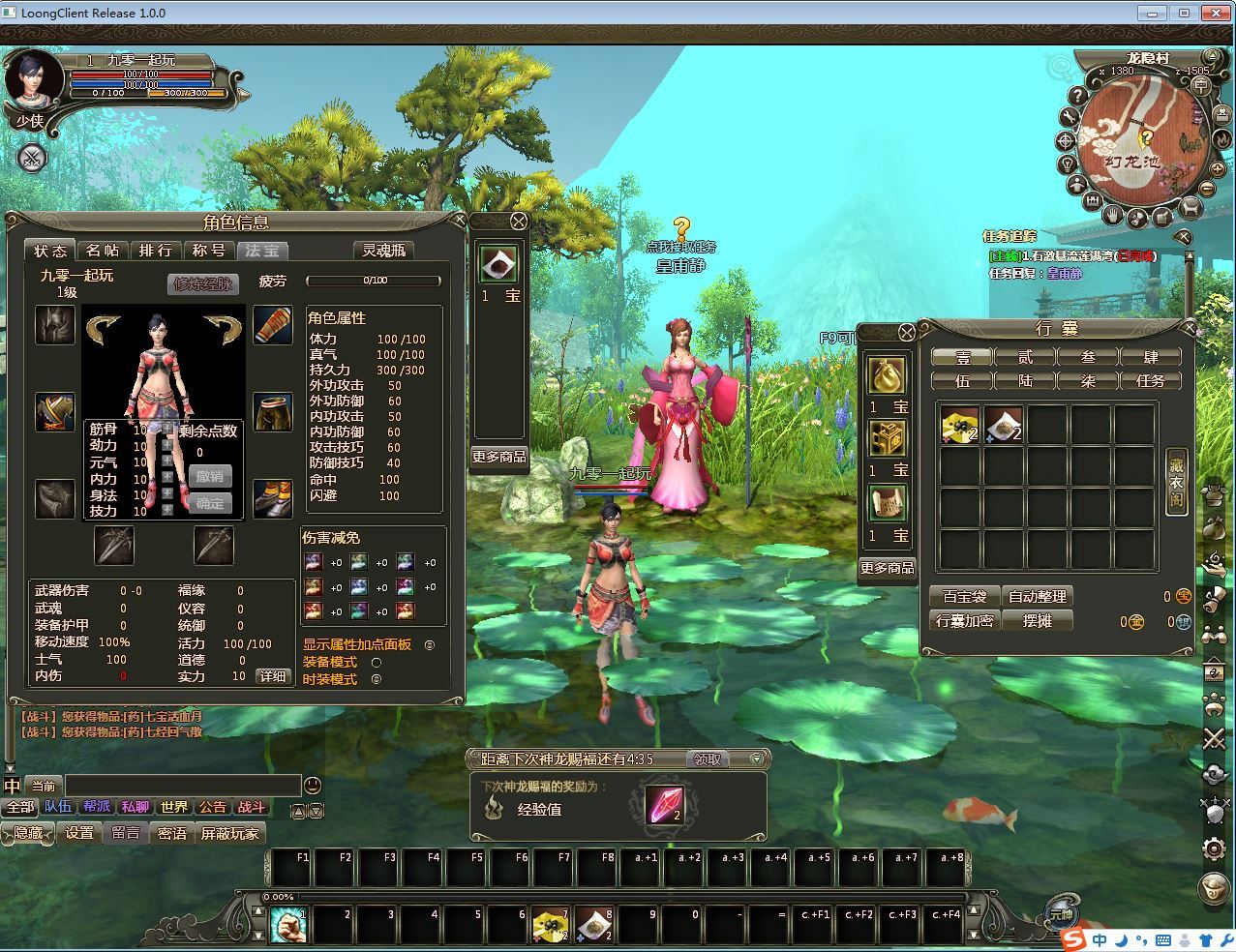Open the 灵魂瓶 soul bottle tab
The image size is (1236, 952).
[383, 251]
